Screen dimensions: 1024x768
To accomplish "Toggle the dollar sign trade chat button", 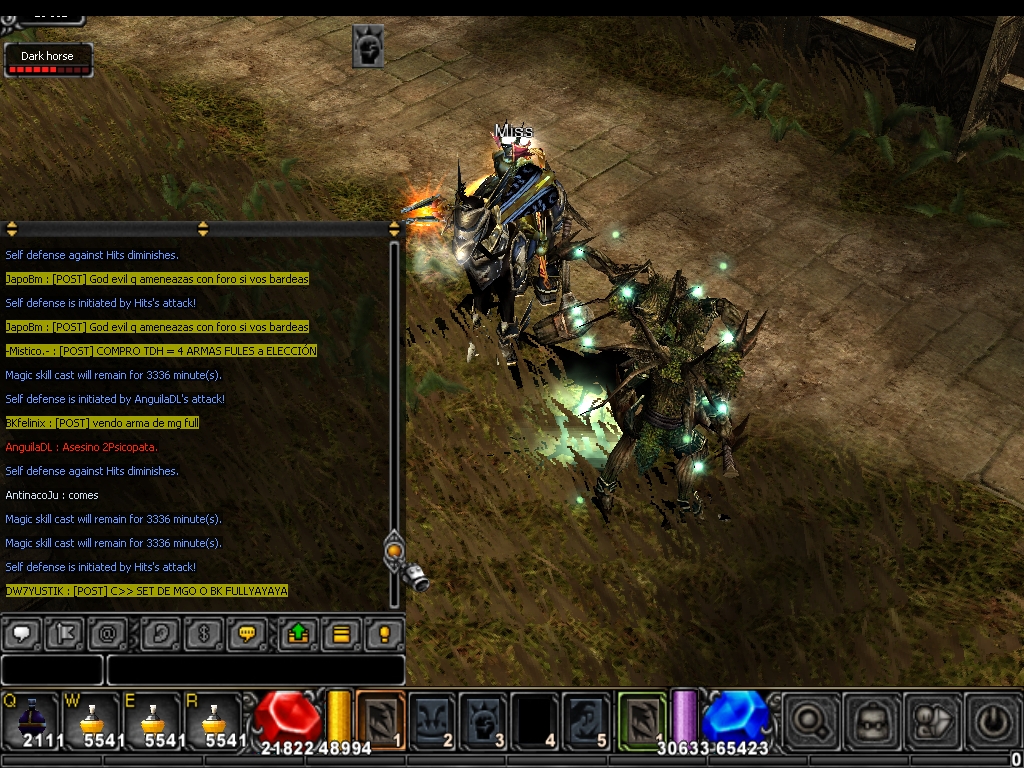I will [203, 634].
